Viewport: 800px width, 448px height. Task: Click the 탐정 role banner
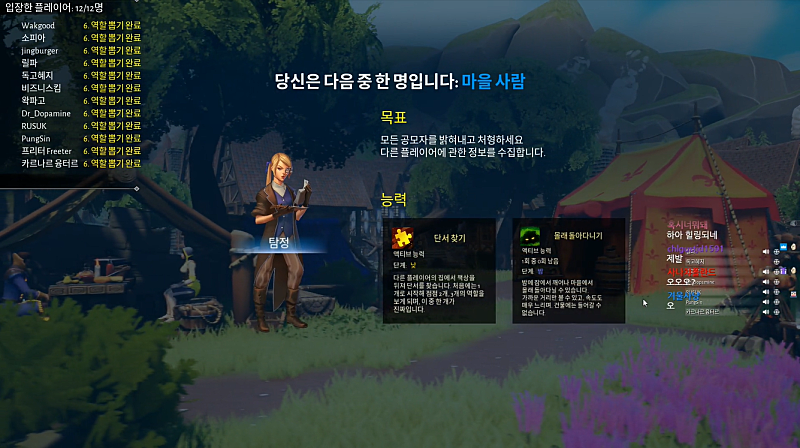278,243
